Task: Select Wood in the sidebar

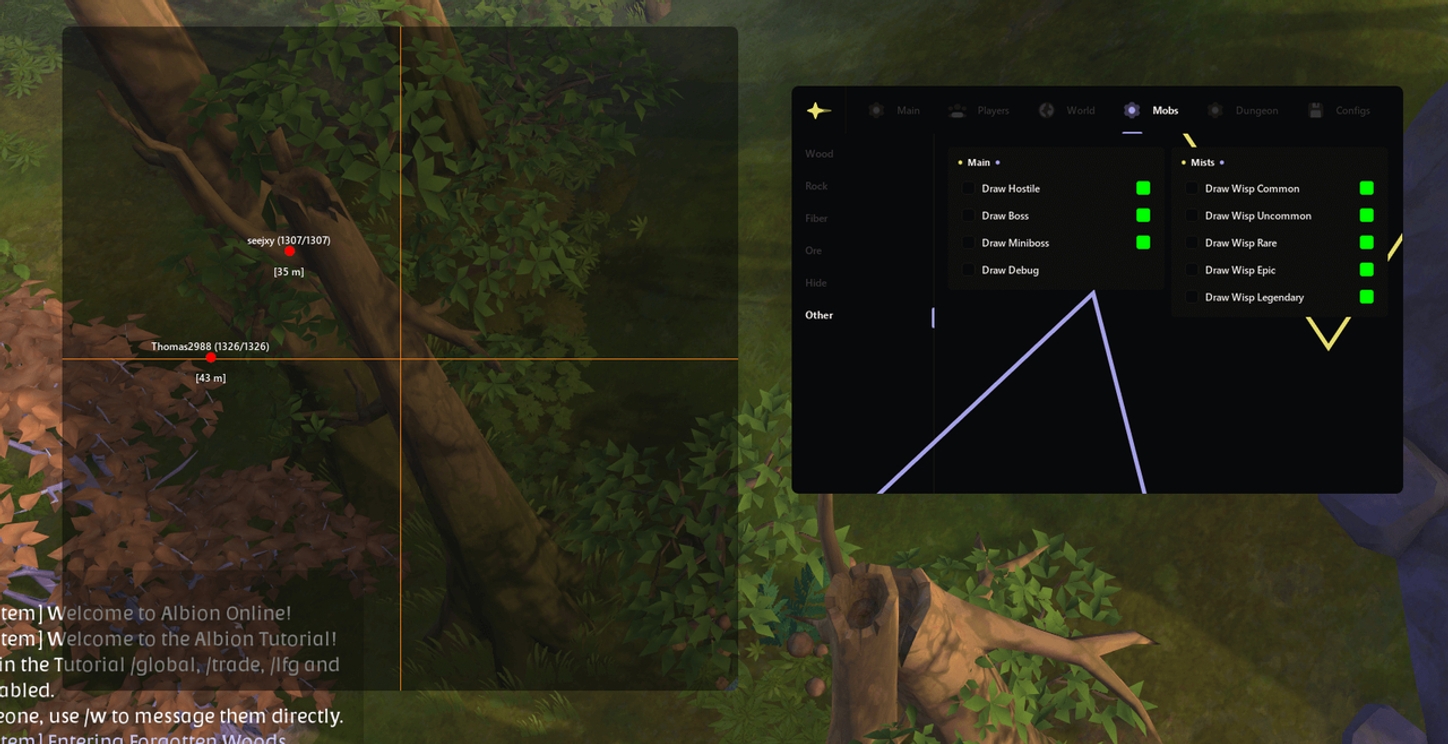Action: click(819, 153)
